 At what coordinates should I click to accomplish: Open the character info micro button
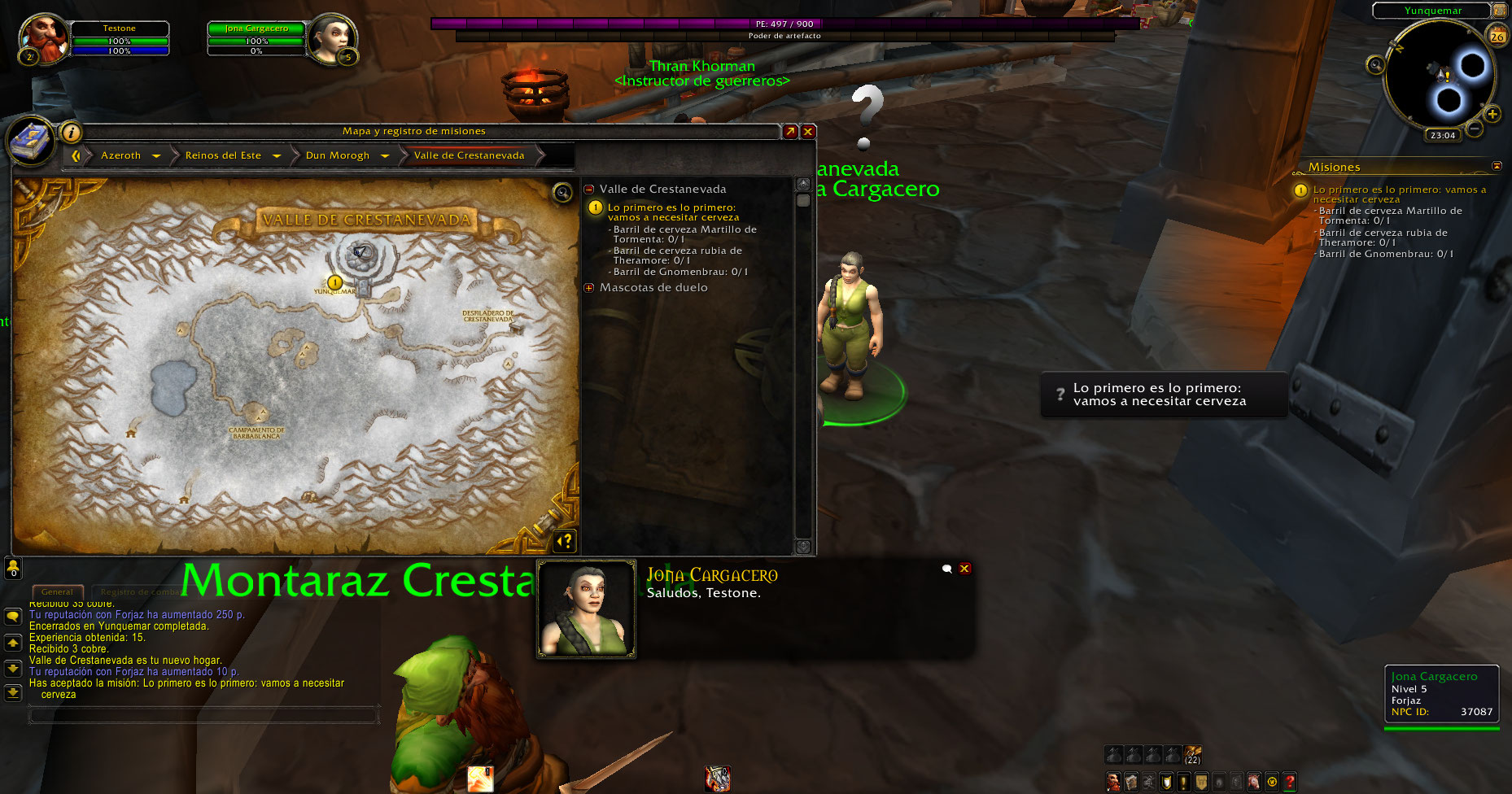click(1113, 782)
